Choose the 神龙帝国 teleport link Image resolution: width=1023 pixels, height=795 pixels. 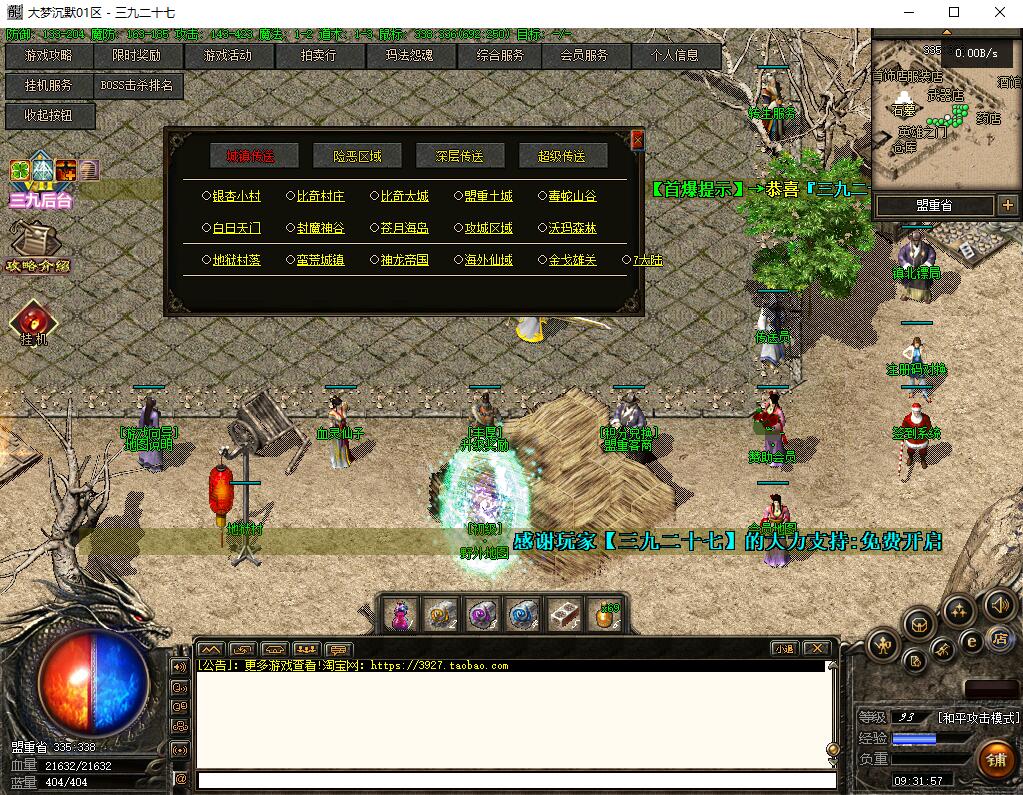(404, 260)
